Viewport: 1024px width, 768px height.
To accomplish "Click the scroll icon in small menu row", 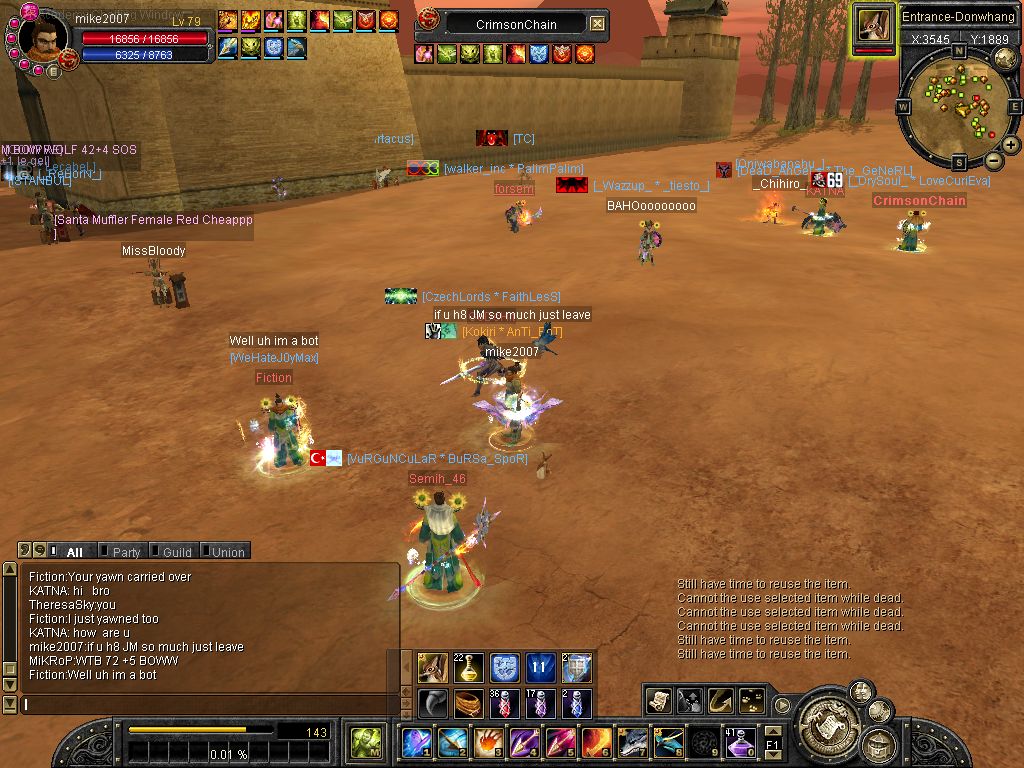I will coord(658,701).
